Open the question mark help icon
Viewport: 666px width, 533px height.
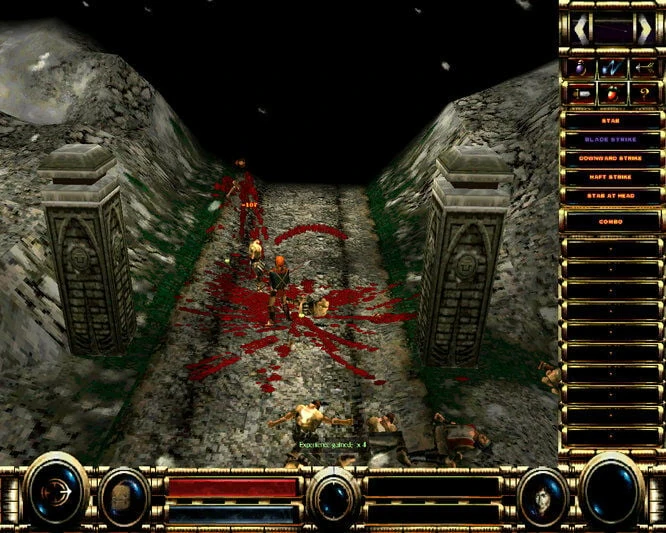[642, 93]
